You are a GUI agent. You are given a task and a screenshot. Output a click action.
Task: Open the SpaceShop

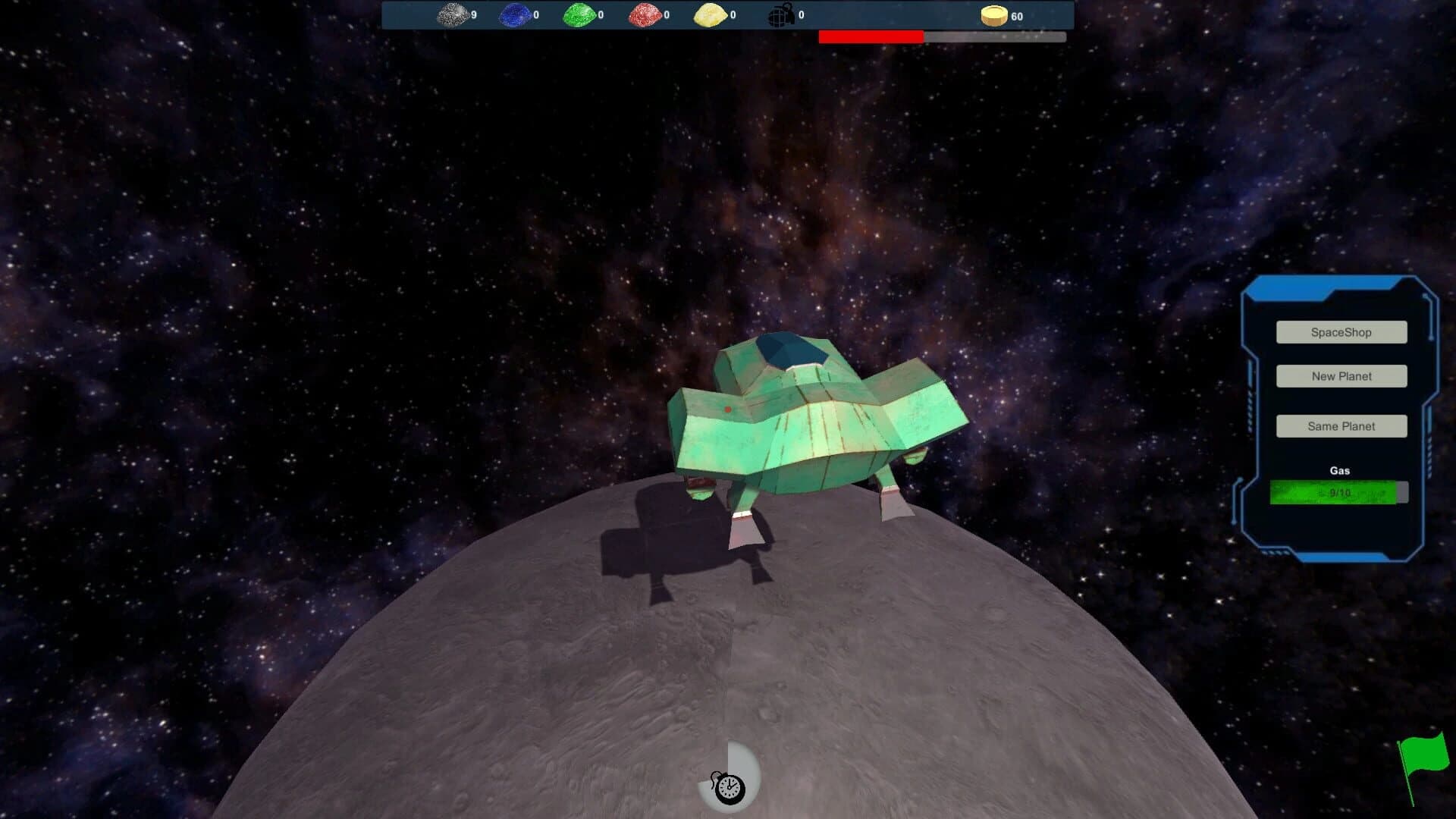[x=1341, y=332]
